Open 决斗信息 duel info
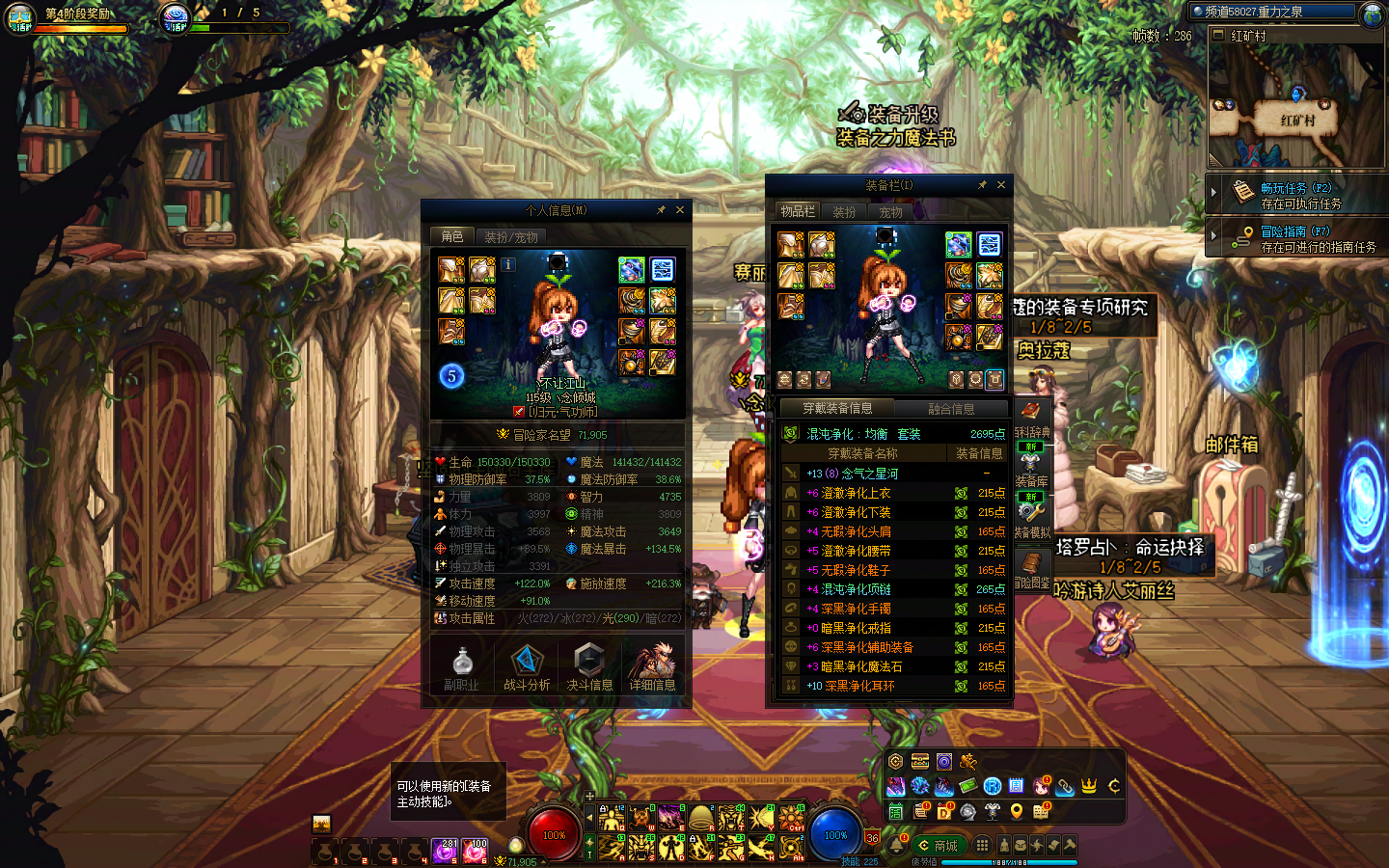This screenshot has height=868, width=1389. (589, 667)
